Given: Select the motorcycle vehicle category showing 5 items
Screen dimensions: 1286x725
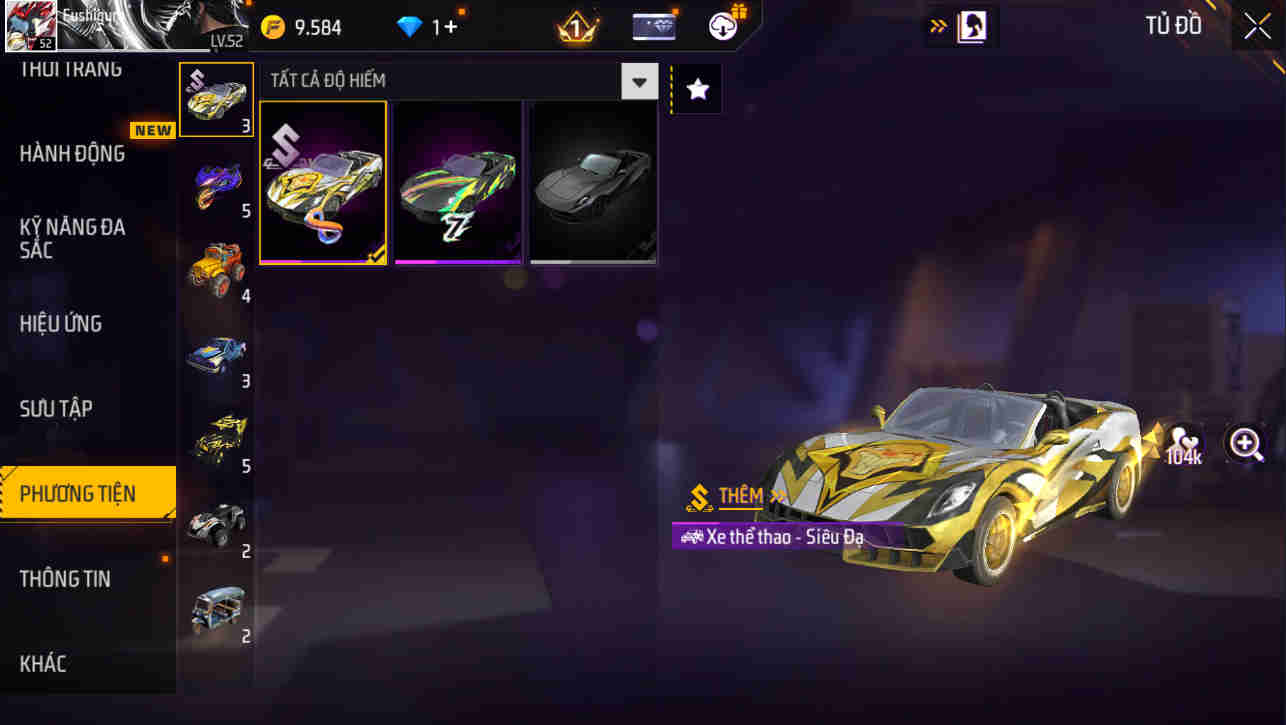Looking at the screenshot, I should point(216,183).
